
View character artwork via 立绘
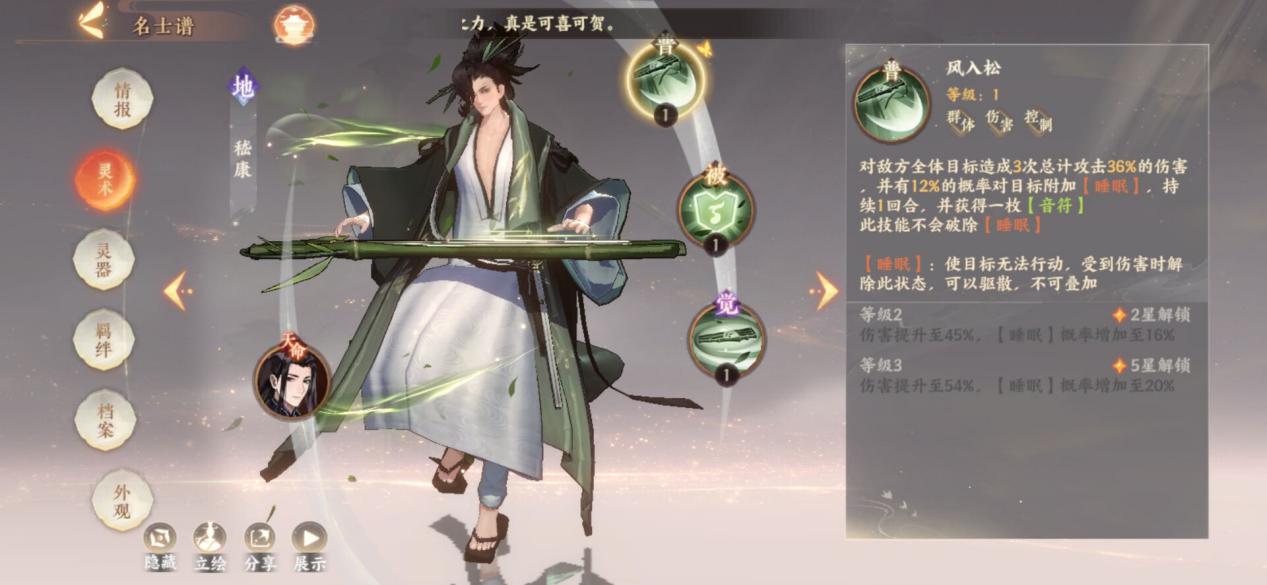210,547
